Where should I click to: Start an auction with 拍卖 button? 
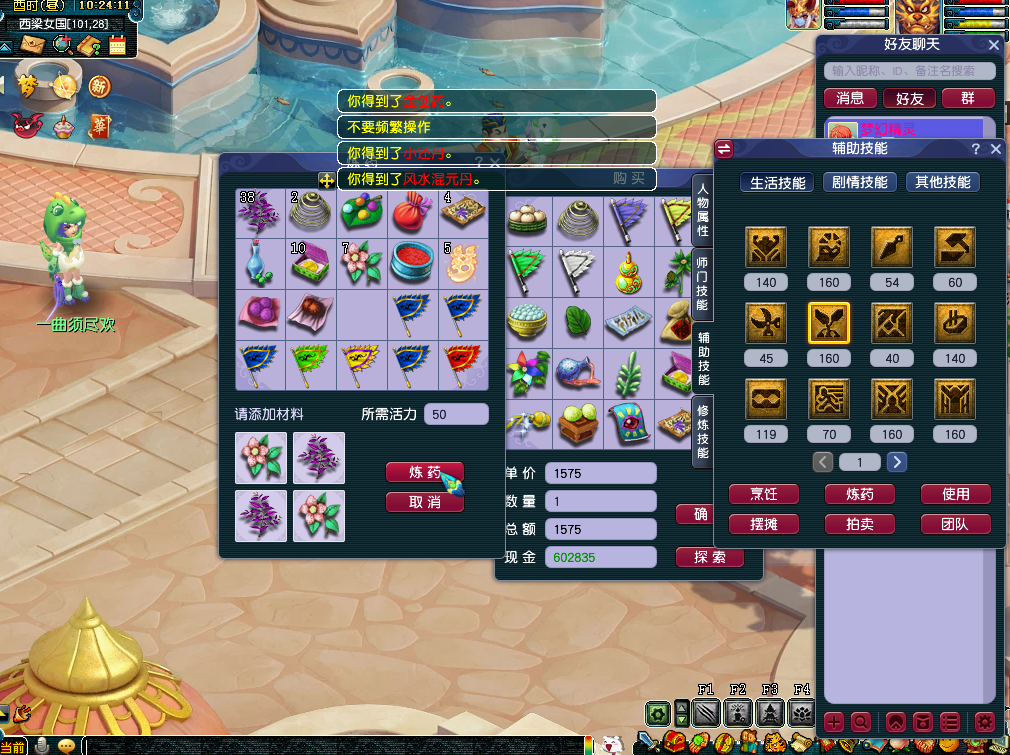coord(859,524)
